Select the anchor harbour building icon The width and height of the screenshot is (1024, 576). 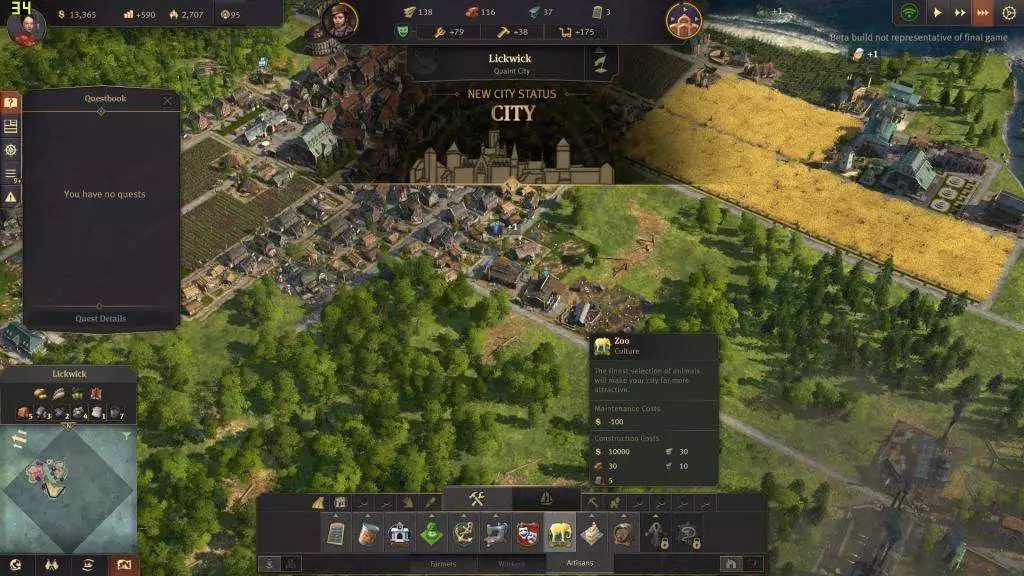tap(464, 533)
